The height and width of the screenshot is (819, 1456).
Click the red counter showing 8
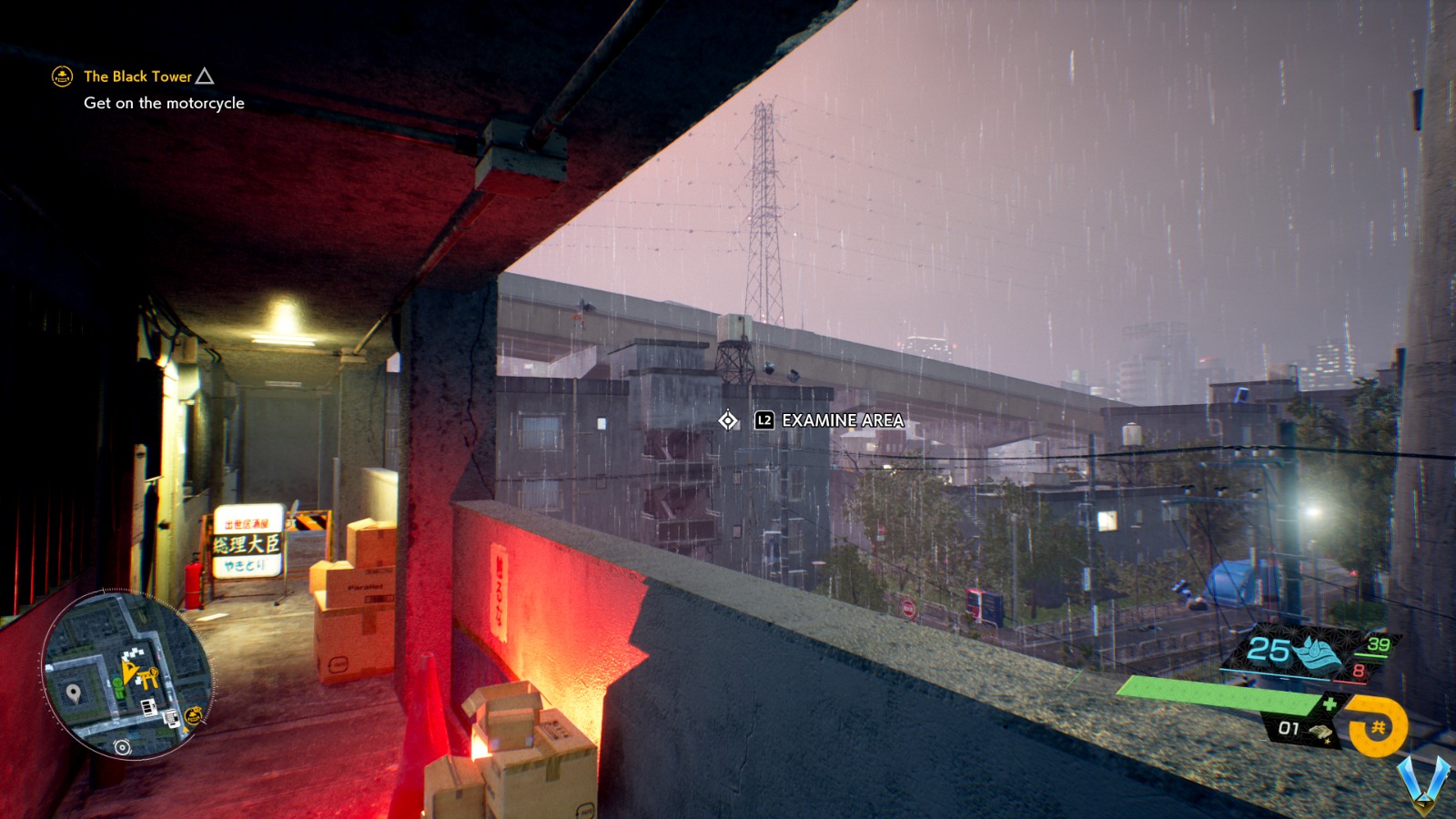[1360, 670]
